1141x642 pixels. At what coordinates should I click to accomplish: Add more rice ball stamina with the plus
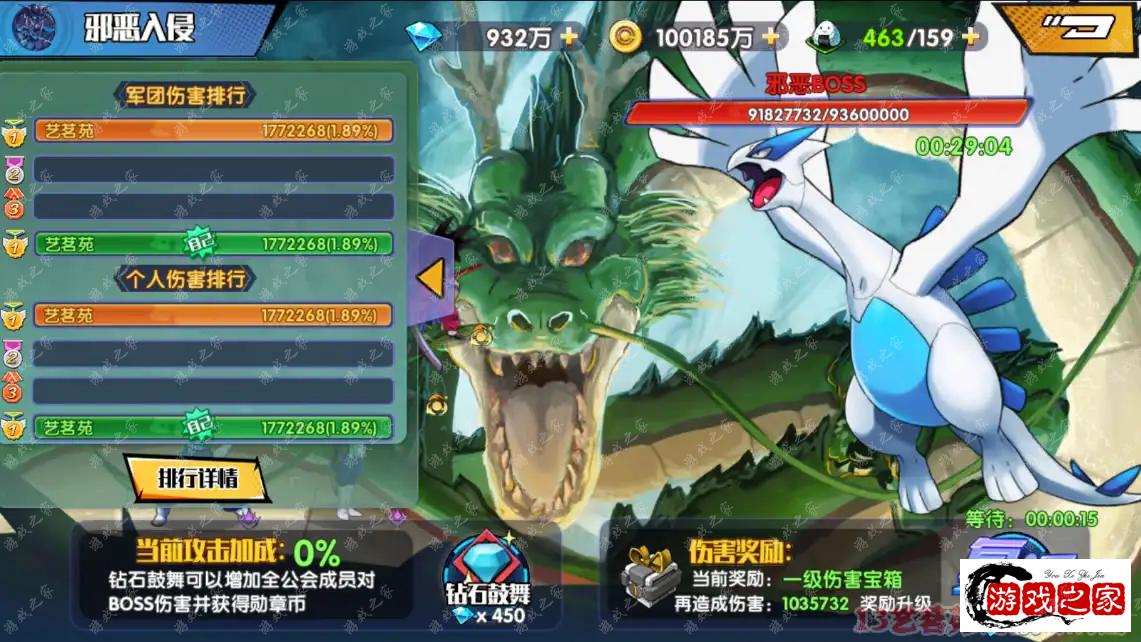970,38
